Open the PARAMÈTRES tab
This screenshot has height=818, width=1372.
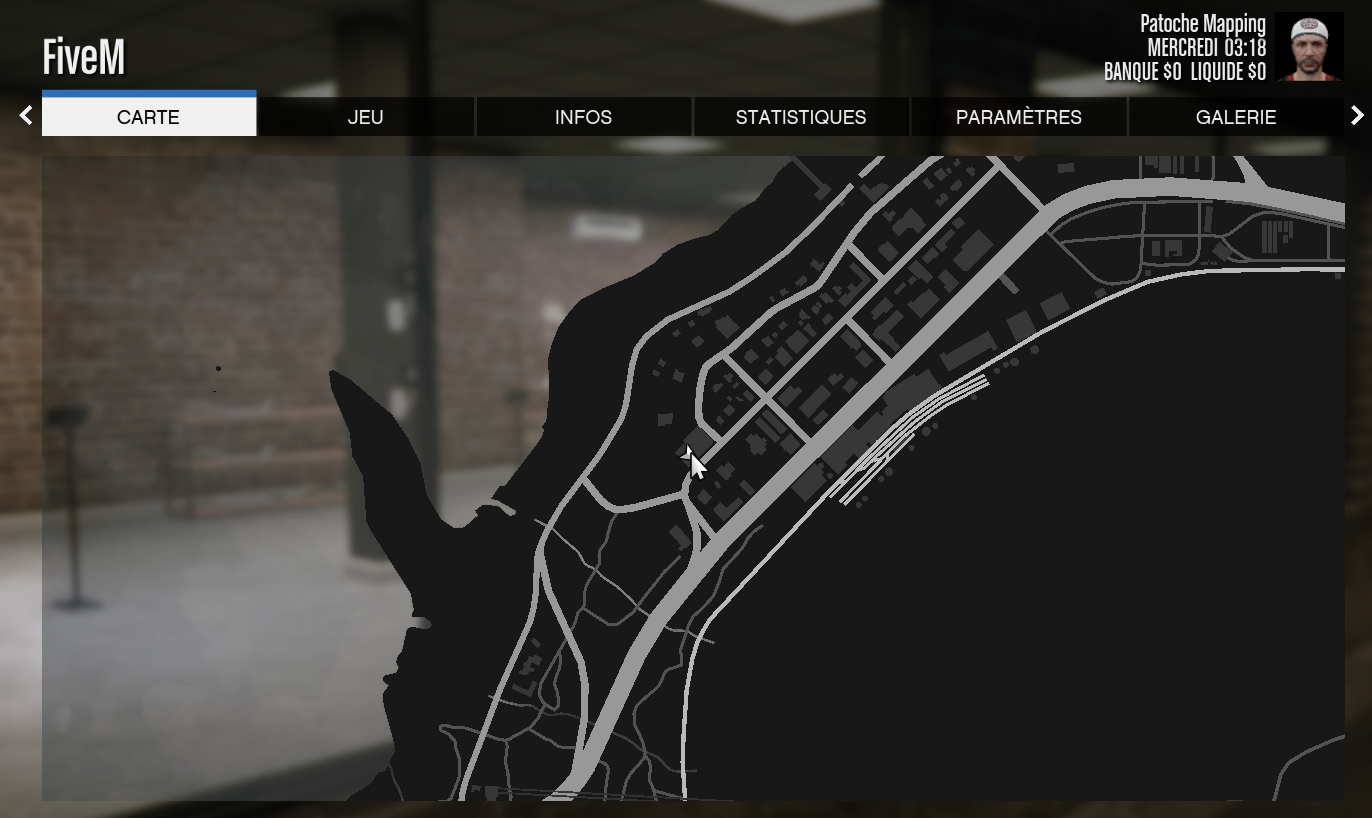coord(1018,117)
